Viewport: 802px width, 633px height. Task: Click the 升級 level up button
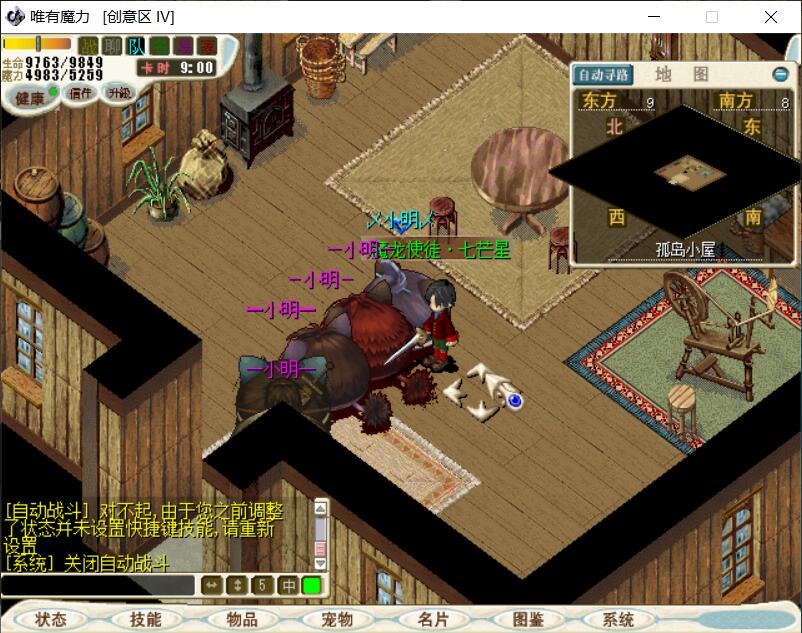pos(120,92)
